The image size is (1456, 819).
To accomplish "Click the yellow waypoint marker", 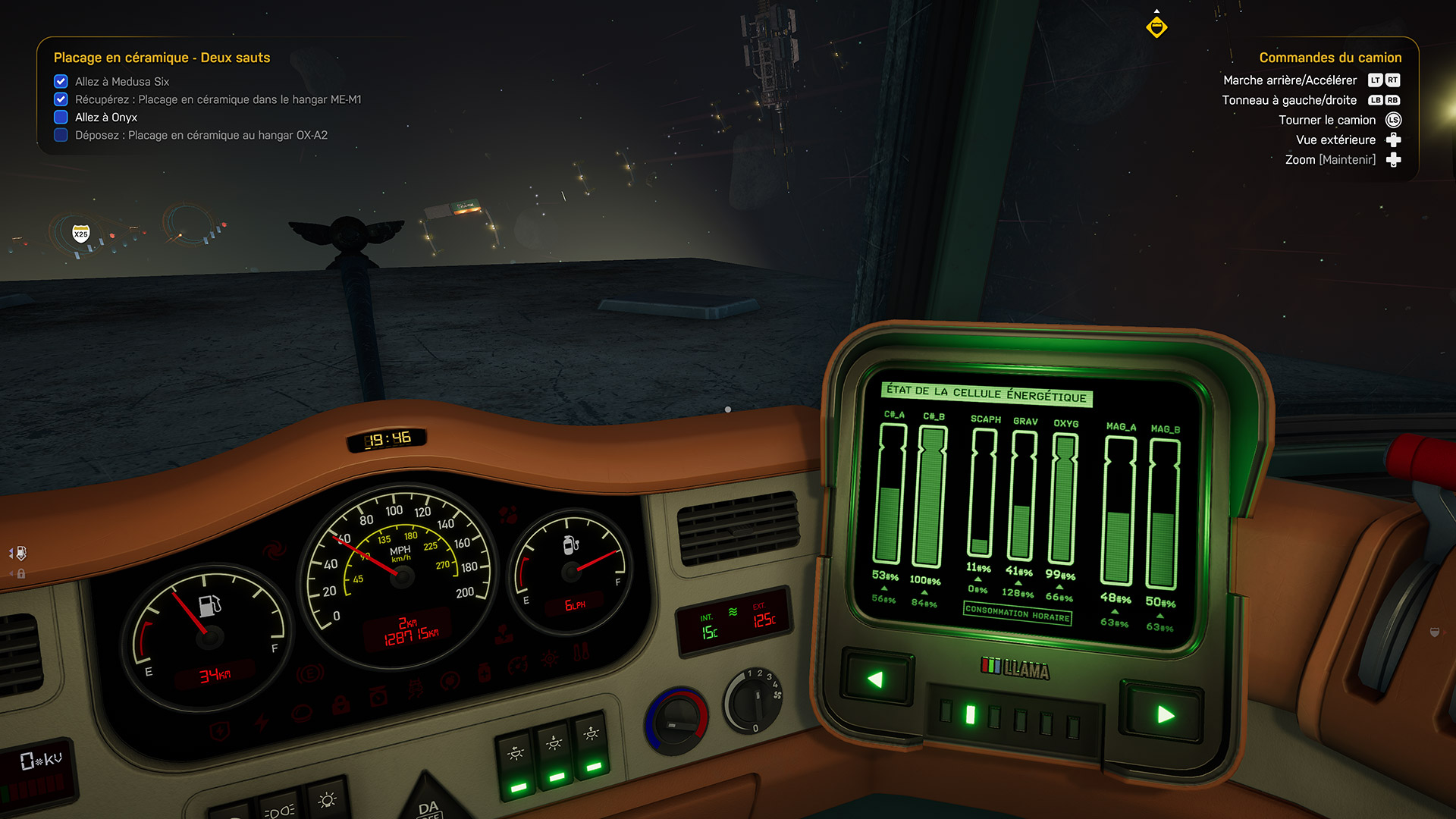I will pyautogui.click(x=1156, y=27).
